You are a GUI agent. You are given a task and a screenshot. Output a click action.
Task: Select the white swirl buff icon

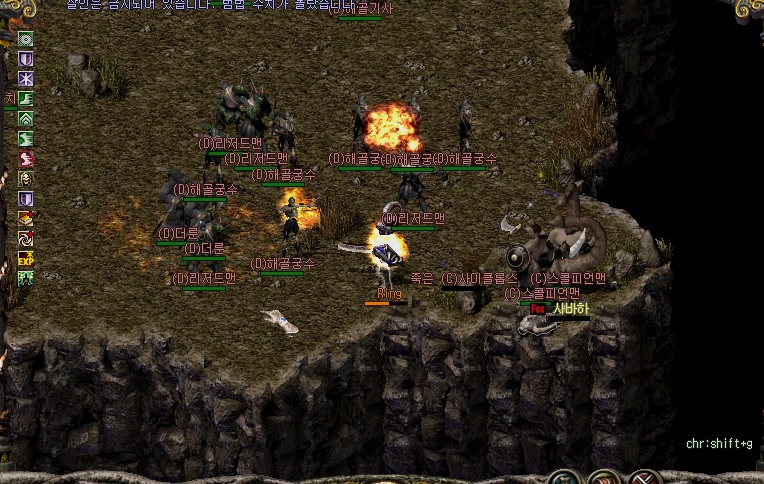pos(26,238)
